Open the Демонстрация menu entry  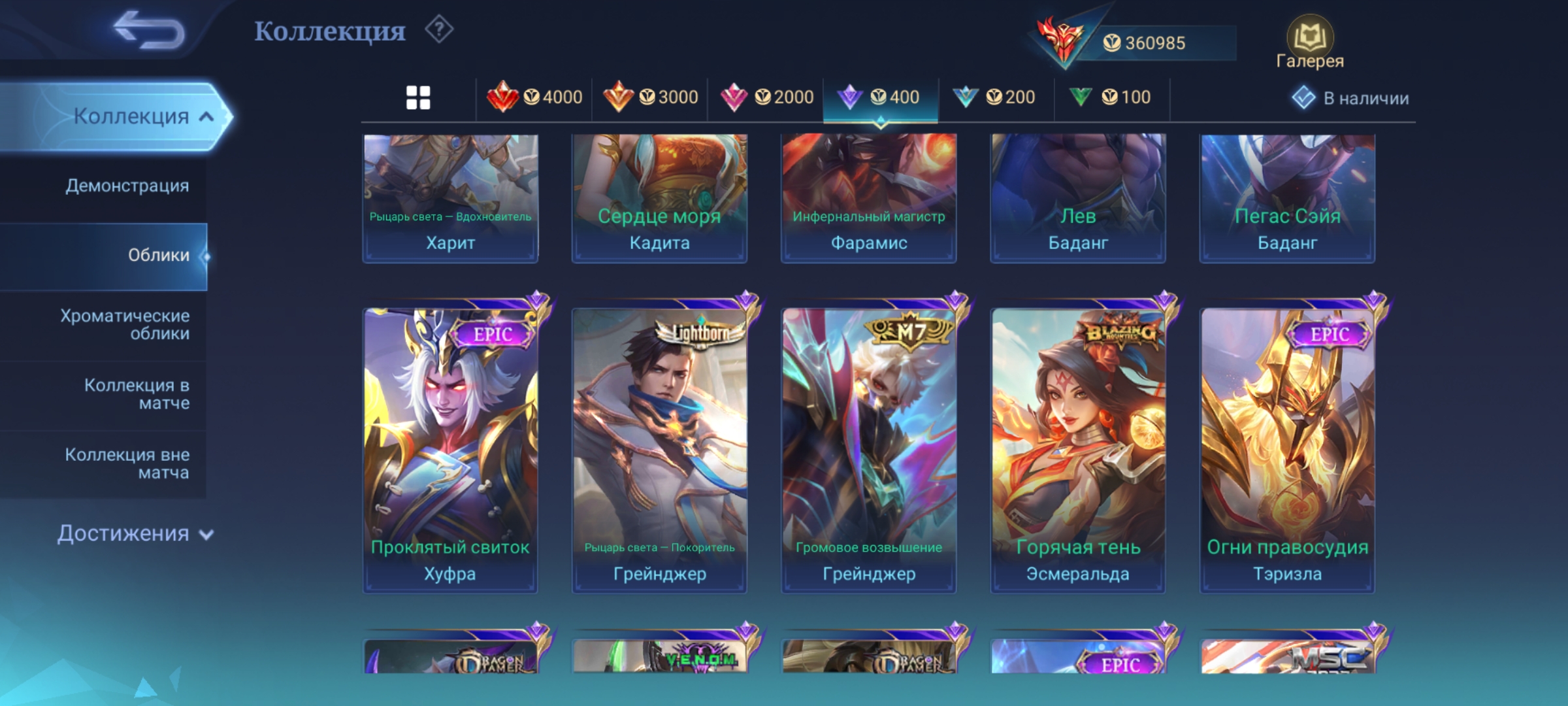click(x=127, y=186)
